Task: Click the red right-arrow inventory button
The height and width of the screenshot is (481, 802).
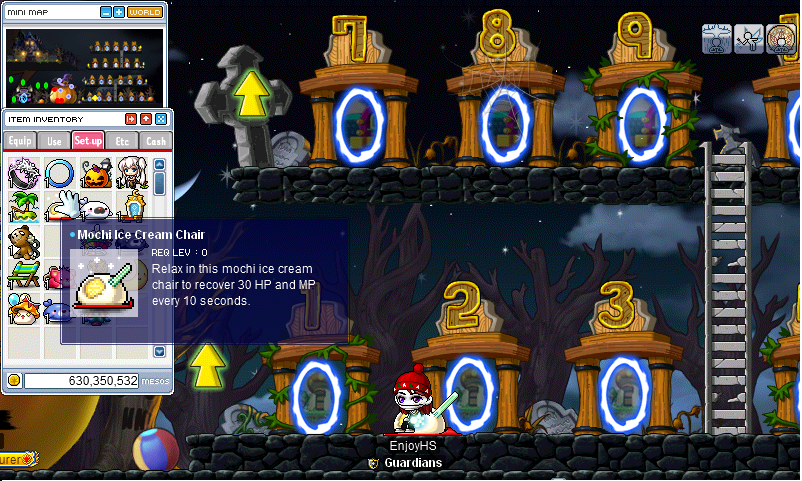Action: 129,119
